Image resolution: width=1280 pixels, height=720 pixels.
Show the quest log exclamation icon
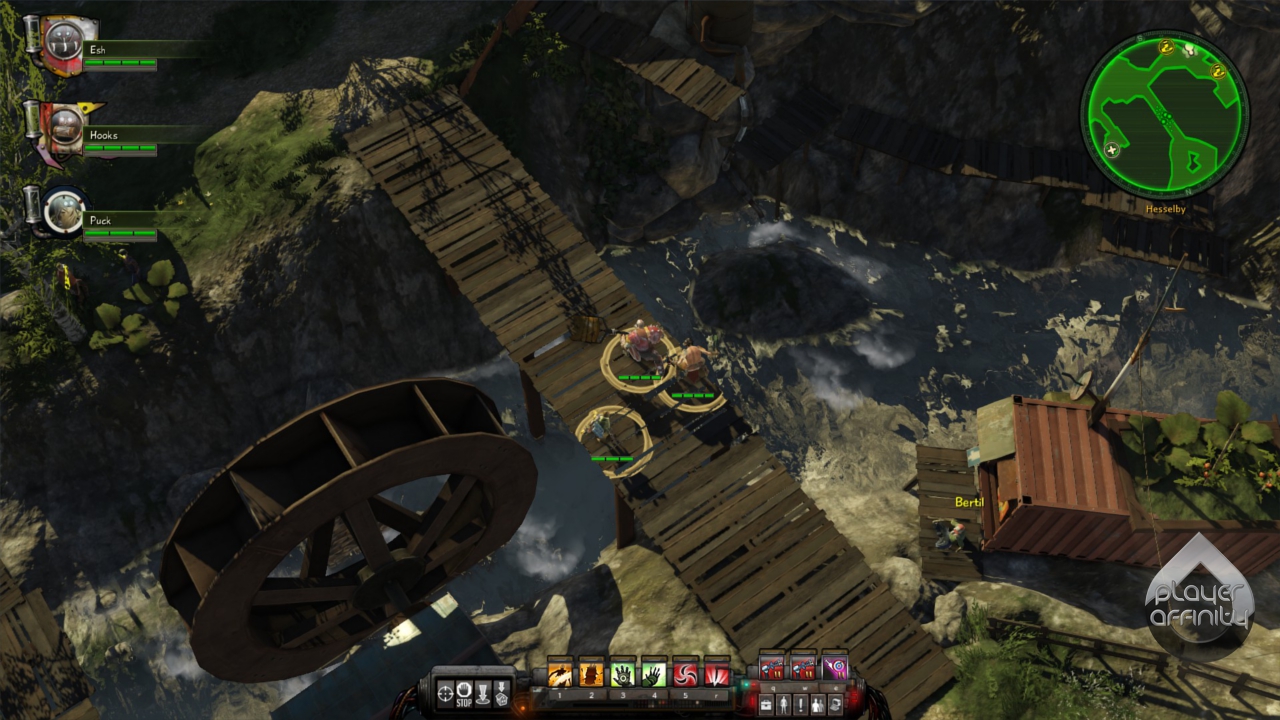click(x=802, y=703)
